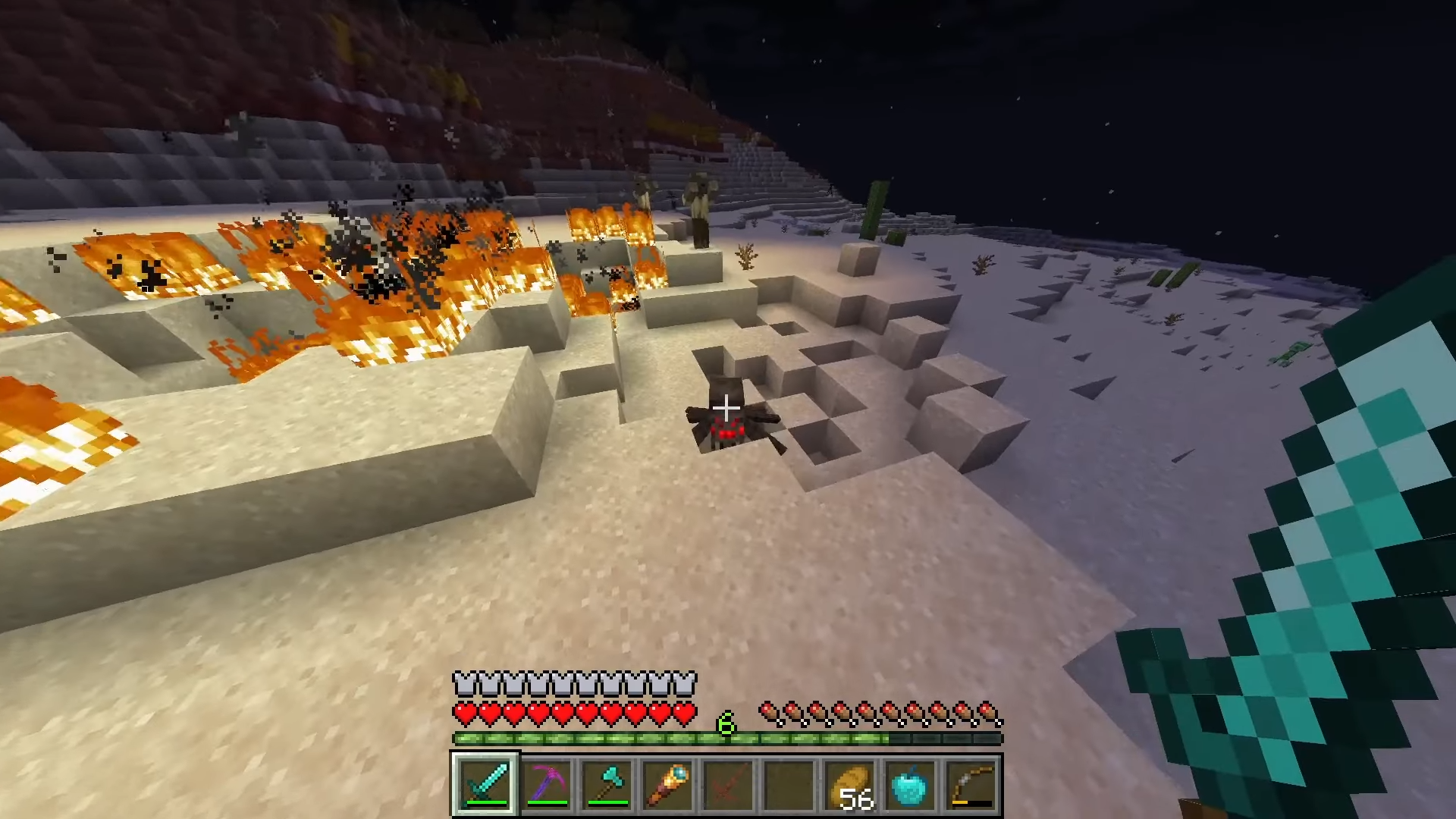Pick the faint red sword slot
Screen dimensions: 1456x819
(x=728, y=784)
